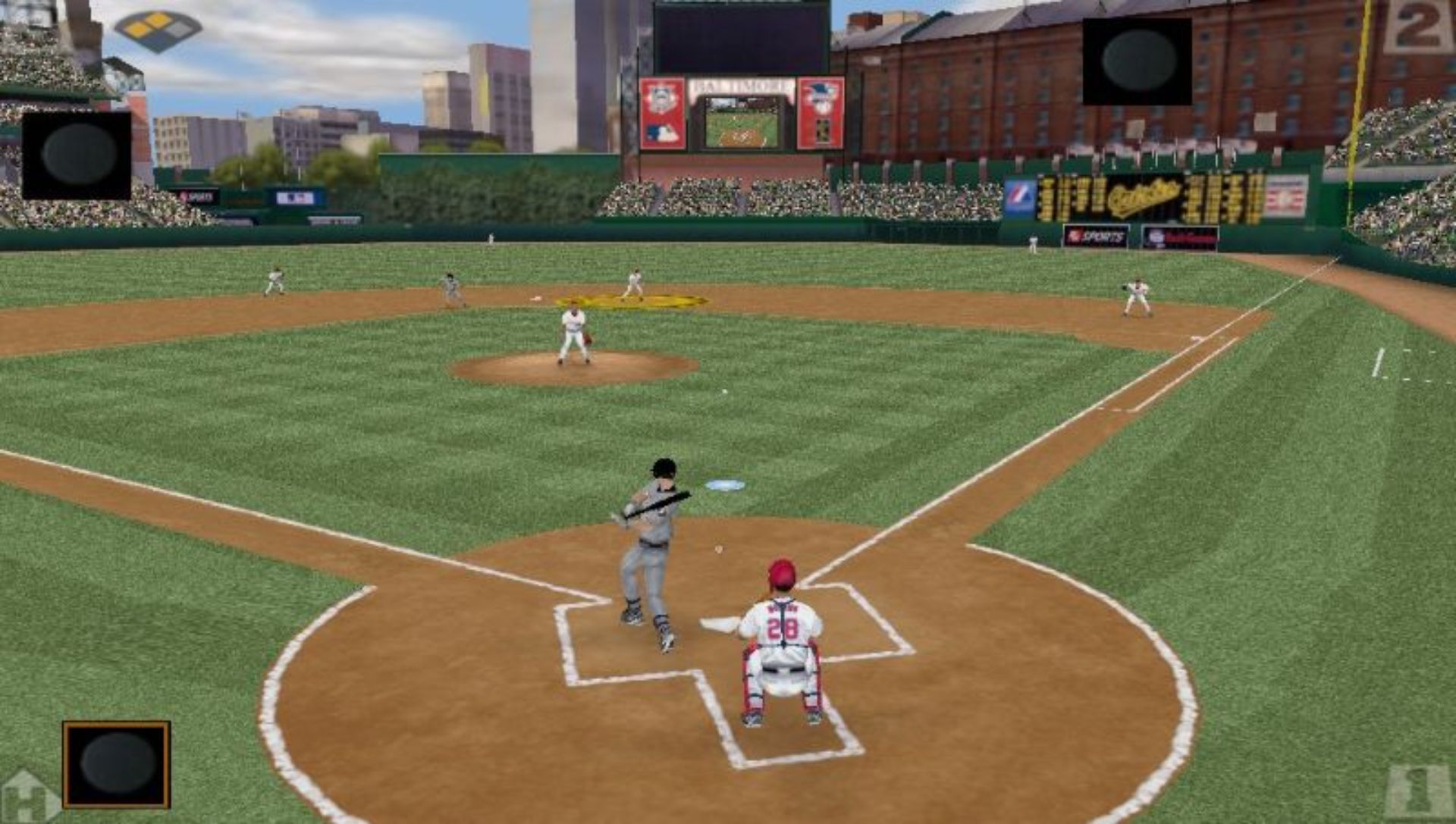Choose the second base 2 icon
The image size is (1456, 824).
coord(1418,28)
